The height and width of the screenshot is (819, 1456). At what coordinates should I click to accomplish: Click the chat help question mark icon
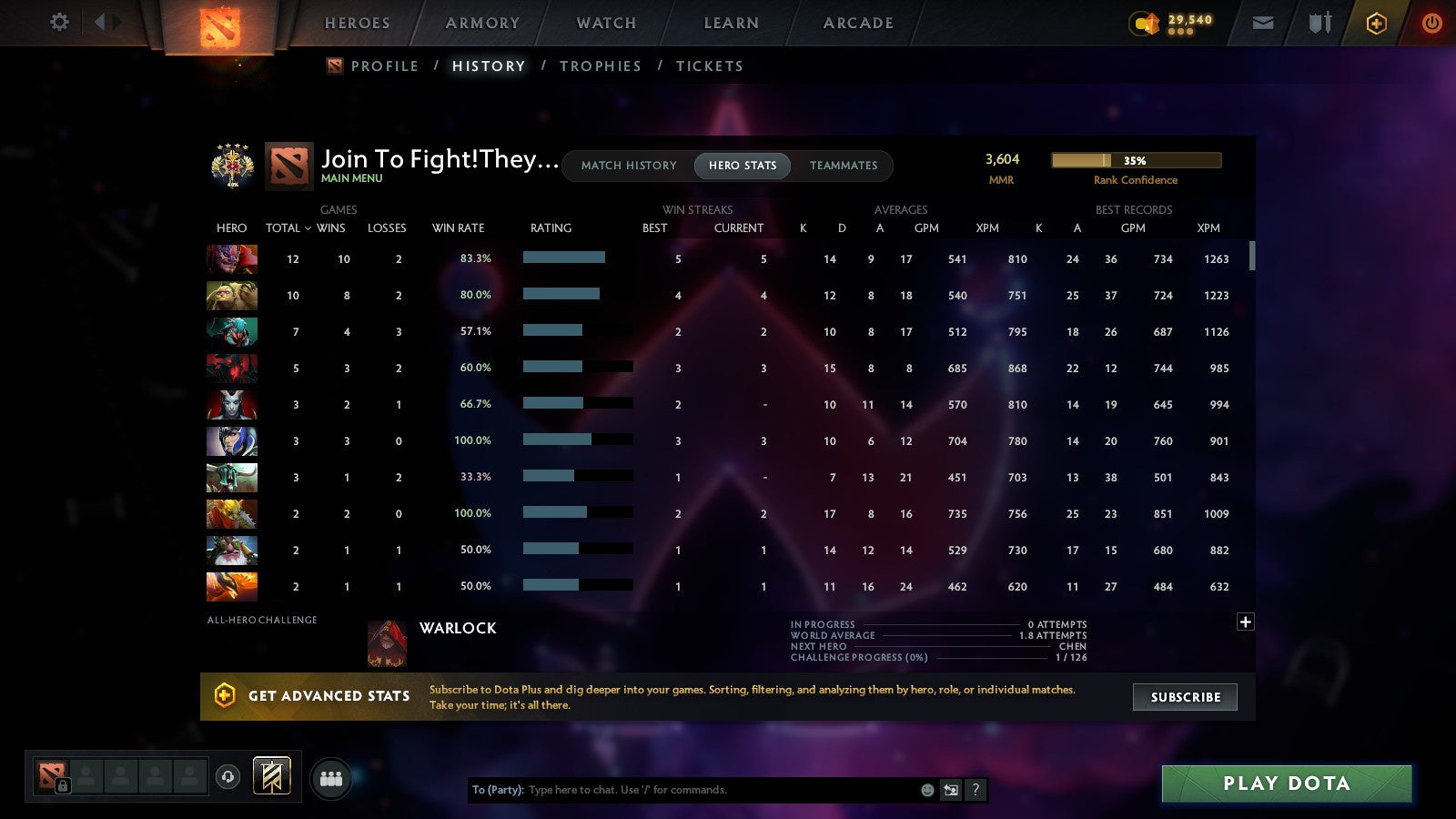[x=976, y=790]
